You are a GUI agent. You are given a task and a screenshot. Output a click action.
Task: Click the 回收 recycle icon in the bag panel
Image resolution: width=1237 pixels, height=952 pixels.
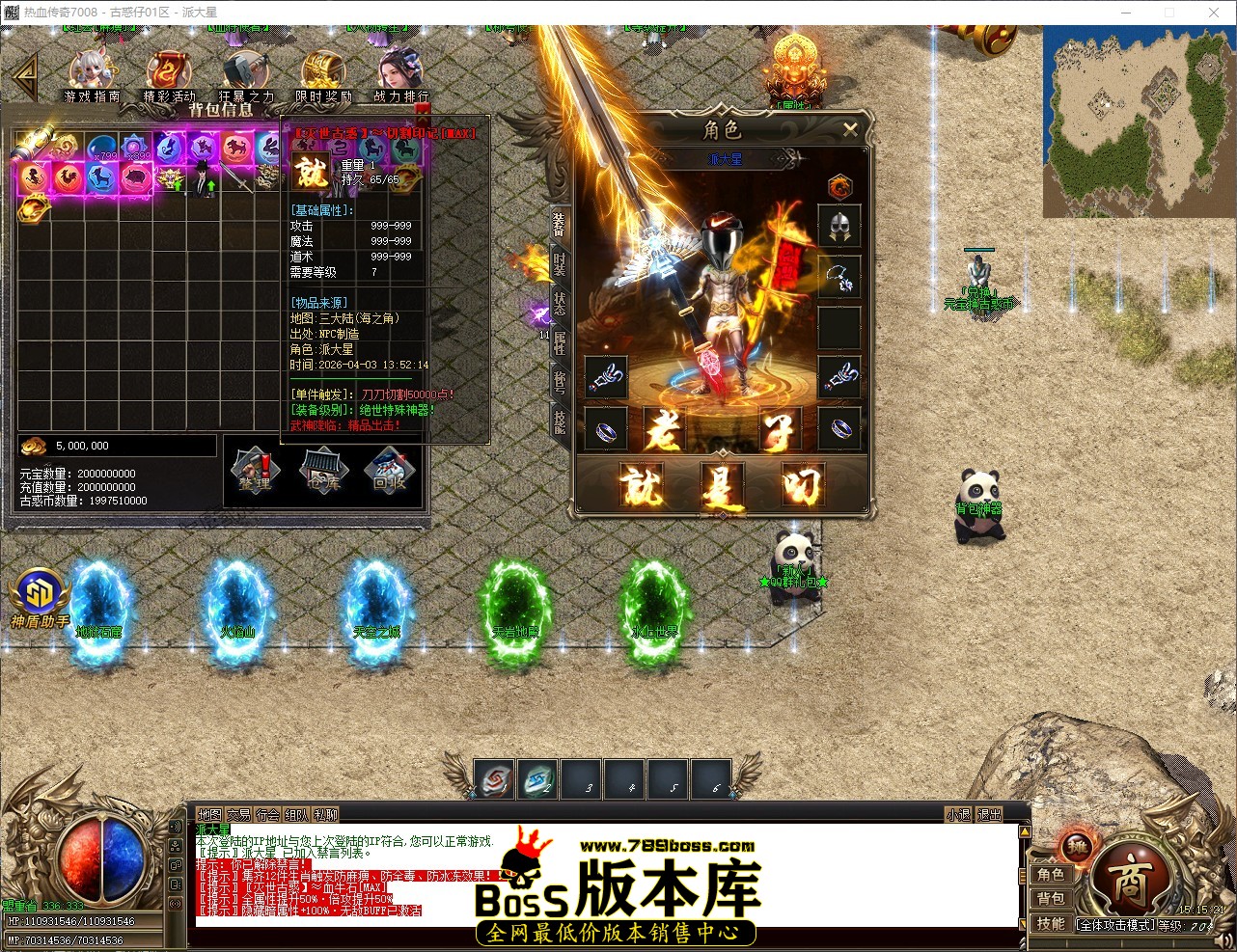click(390, 473)
